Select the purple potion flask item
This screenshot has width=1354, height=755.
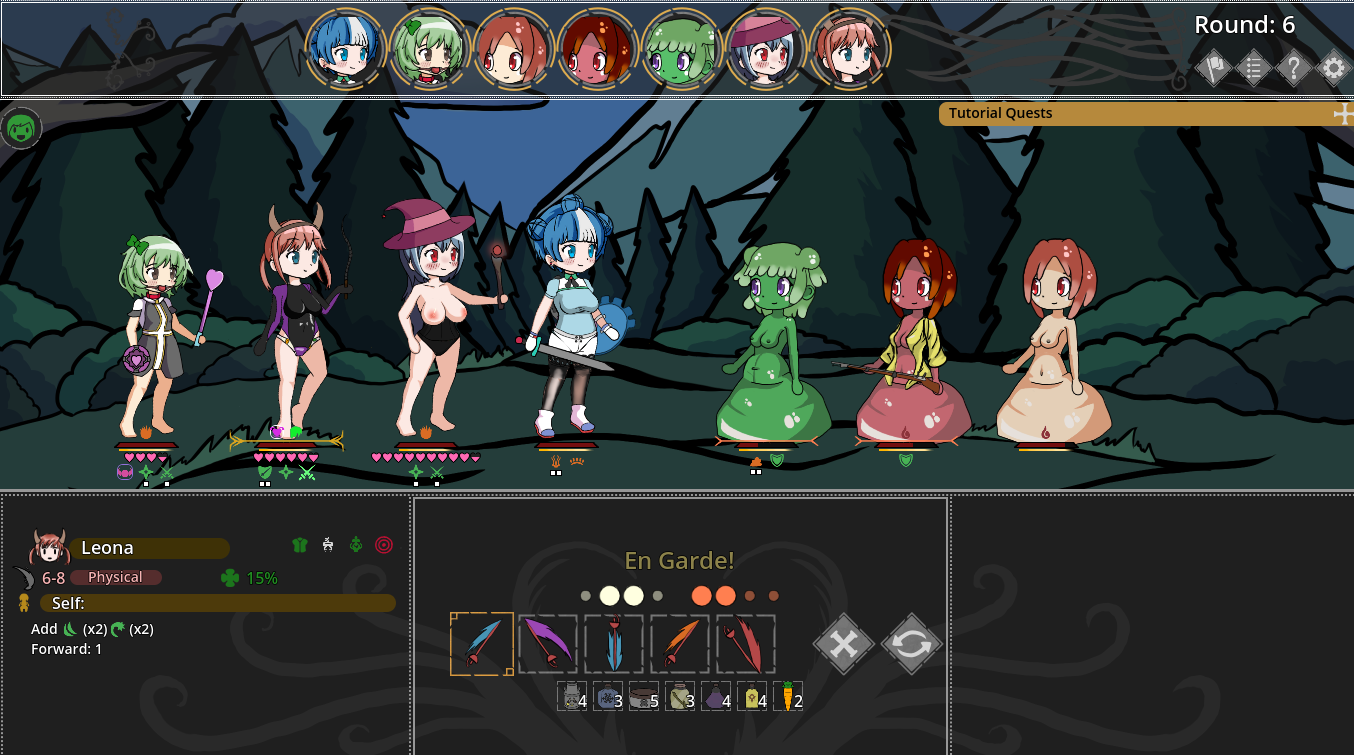pos(717,696)
